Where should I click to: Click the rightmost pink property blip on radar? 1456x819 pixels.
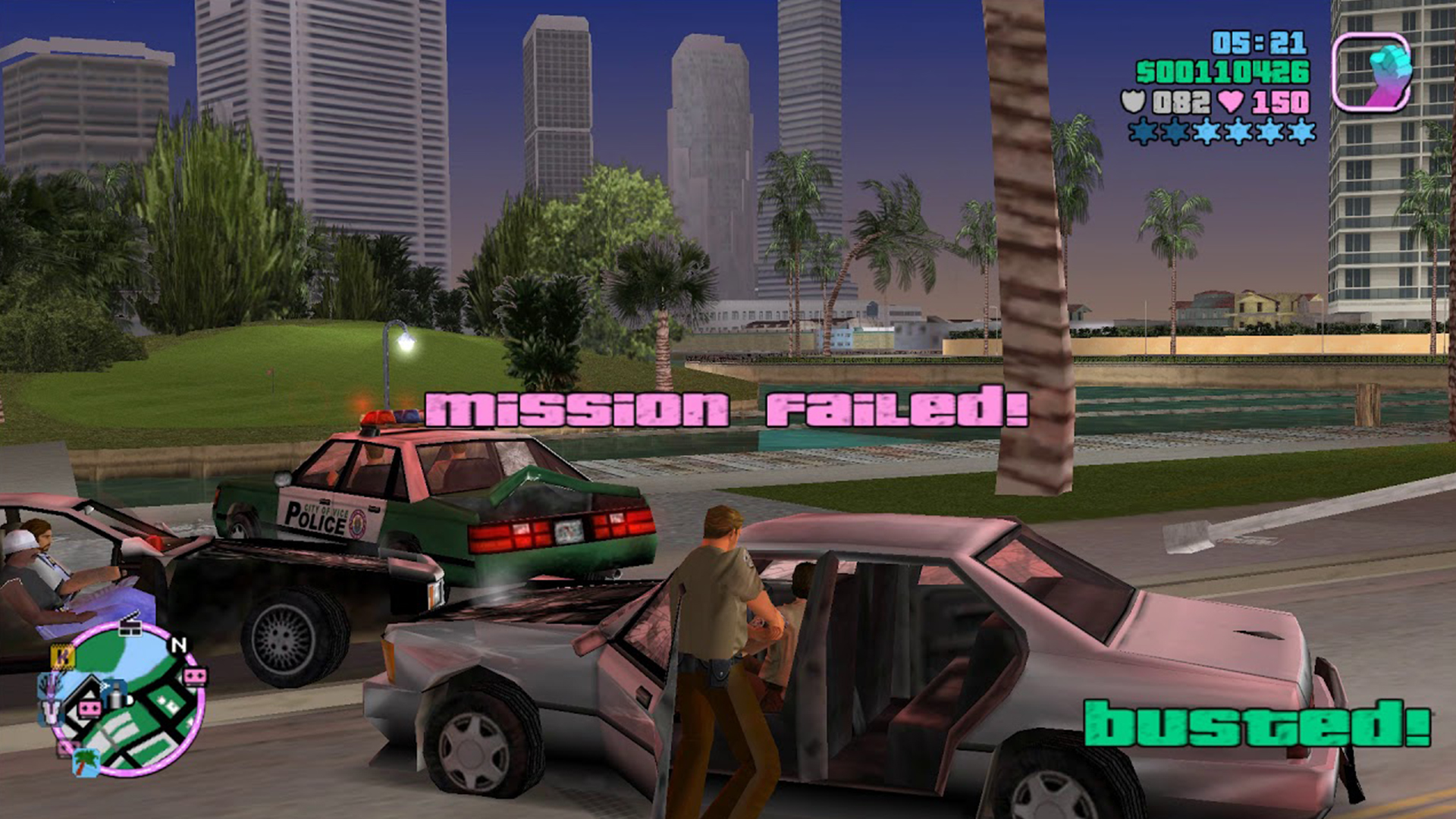(194, 676)
